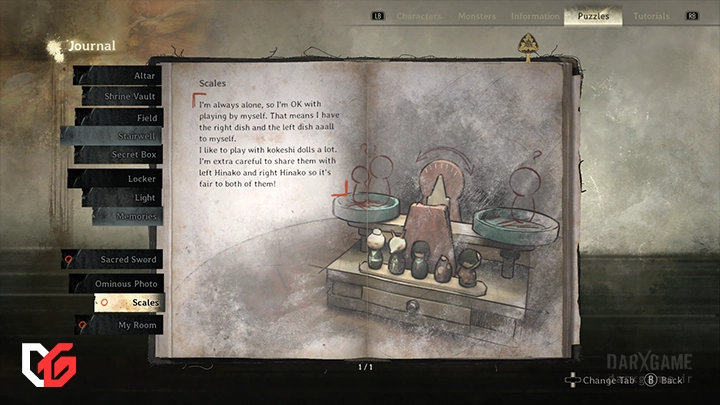The image size is (720, 405).
Task: Select the Puzzles tab
Action: point(593,16)
